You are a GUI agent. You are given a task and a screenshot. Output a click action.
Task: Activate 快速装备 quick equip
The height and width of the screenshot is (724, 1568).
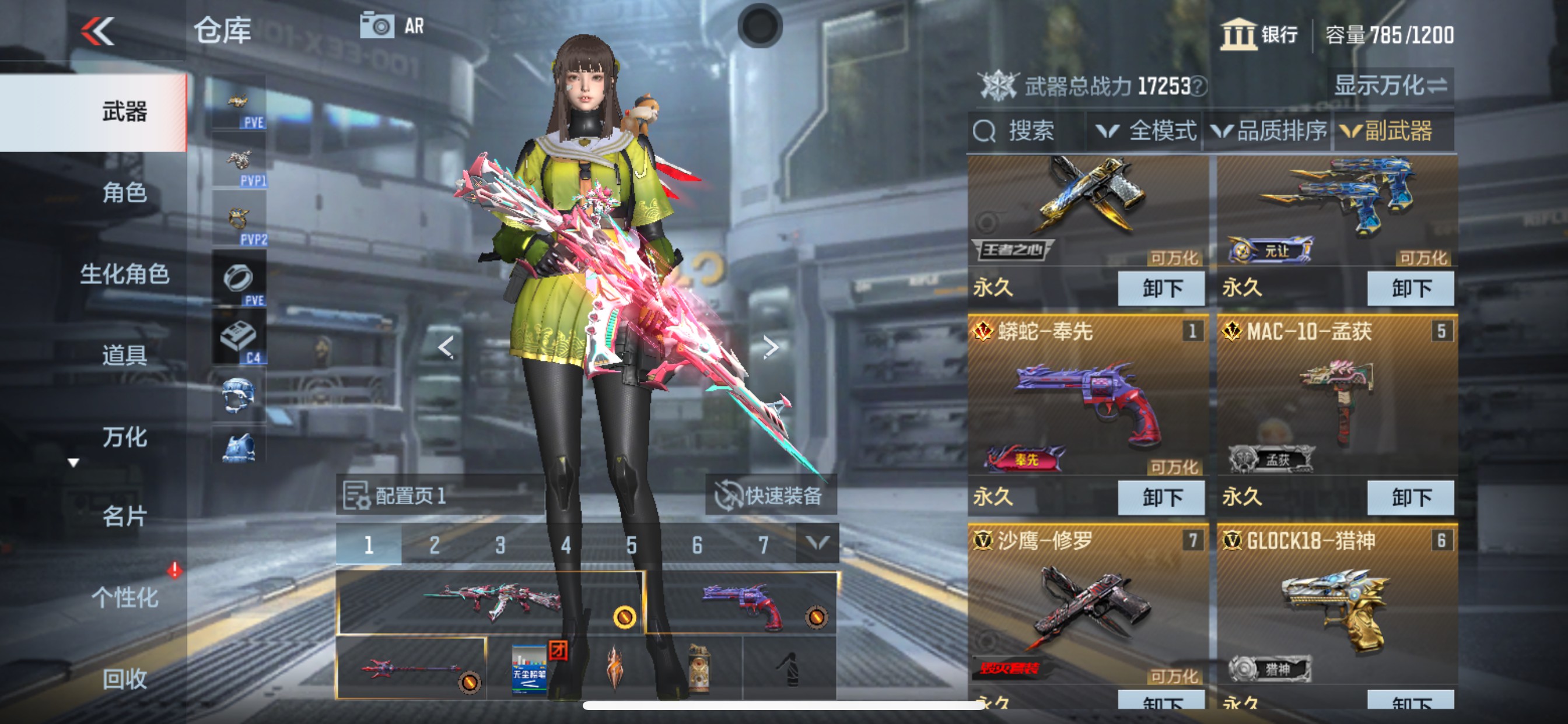(x=771, y=495)
